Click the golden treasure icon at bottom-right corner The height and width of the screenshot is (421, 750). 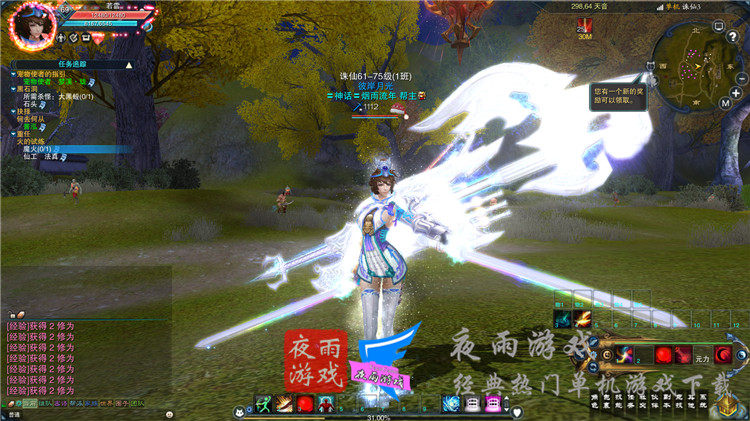728,403
